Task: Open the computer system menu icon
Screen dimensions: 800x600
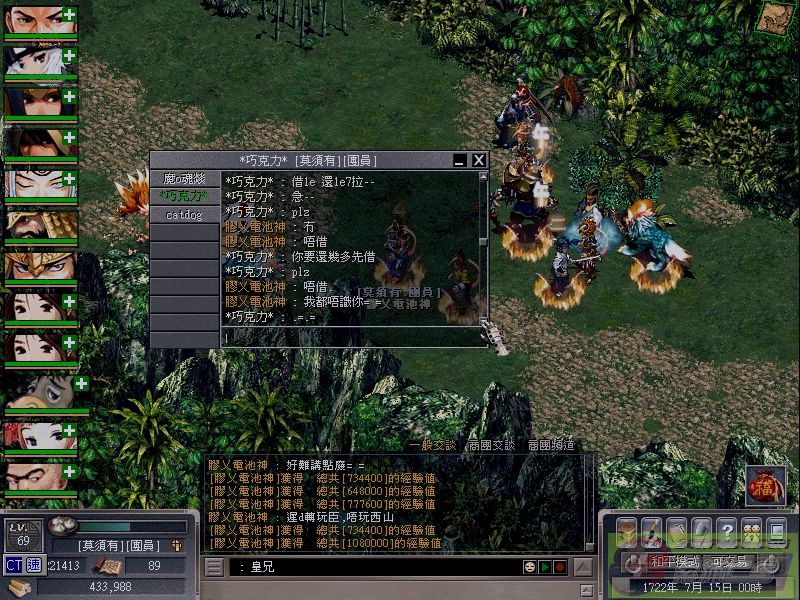Action: coord(776,530)
